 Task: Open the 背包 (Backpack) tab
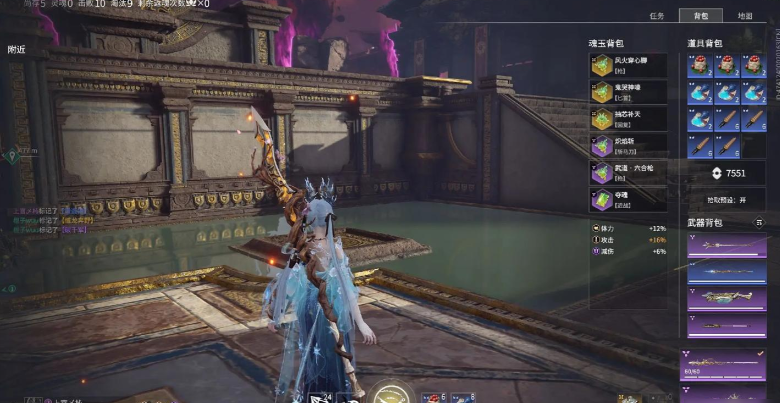pos(700,16)
